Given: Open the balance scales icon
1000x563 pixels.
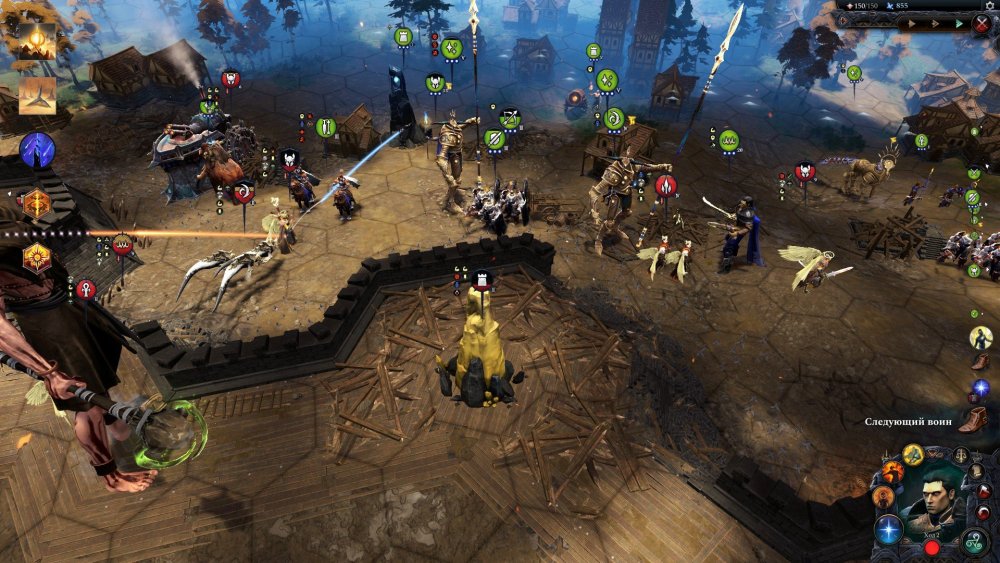Looking at the screenshot, I should click(962, 456).
